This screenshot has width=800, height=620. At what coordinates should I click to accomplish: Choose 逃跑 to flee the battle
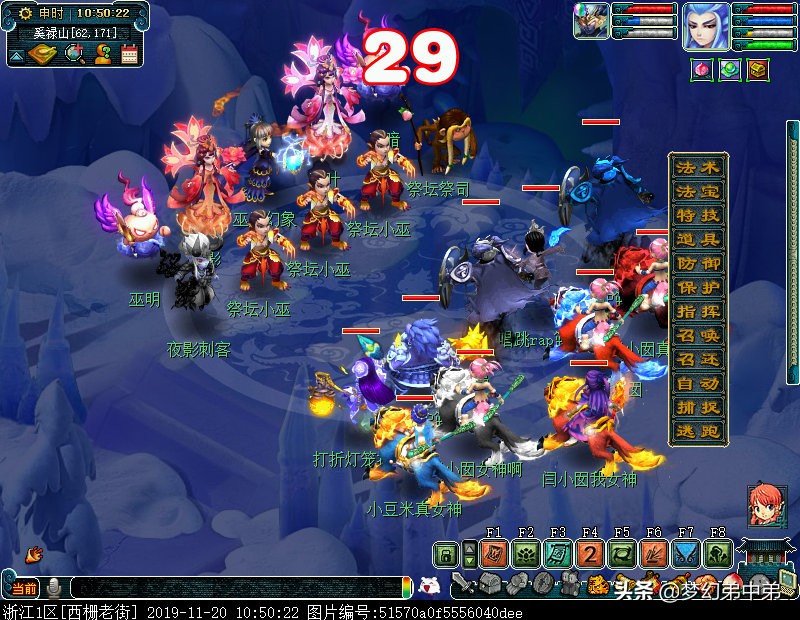coord(697,431)
